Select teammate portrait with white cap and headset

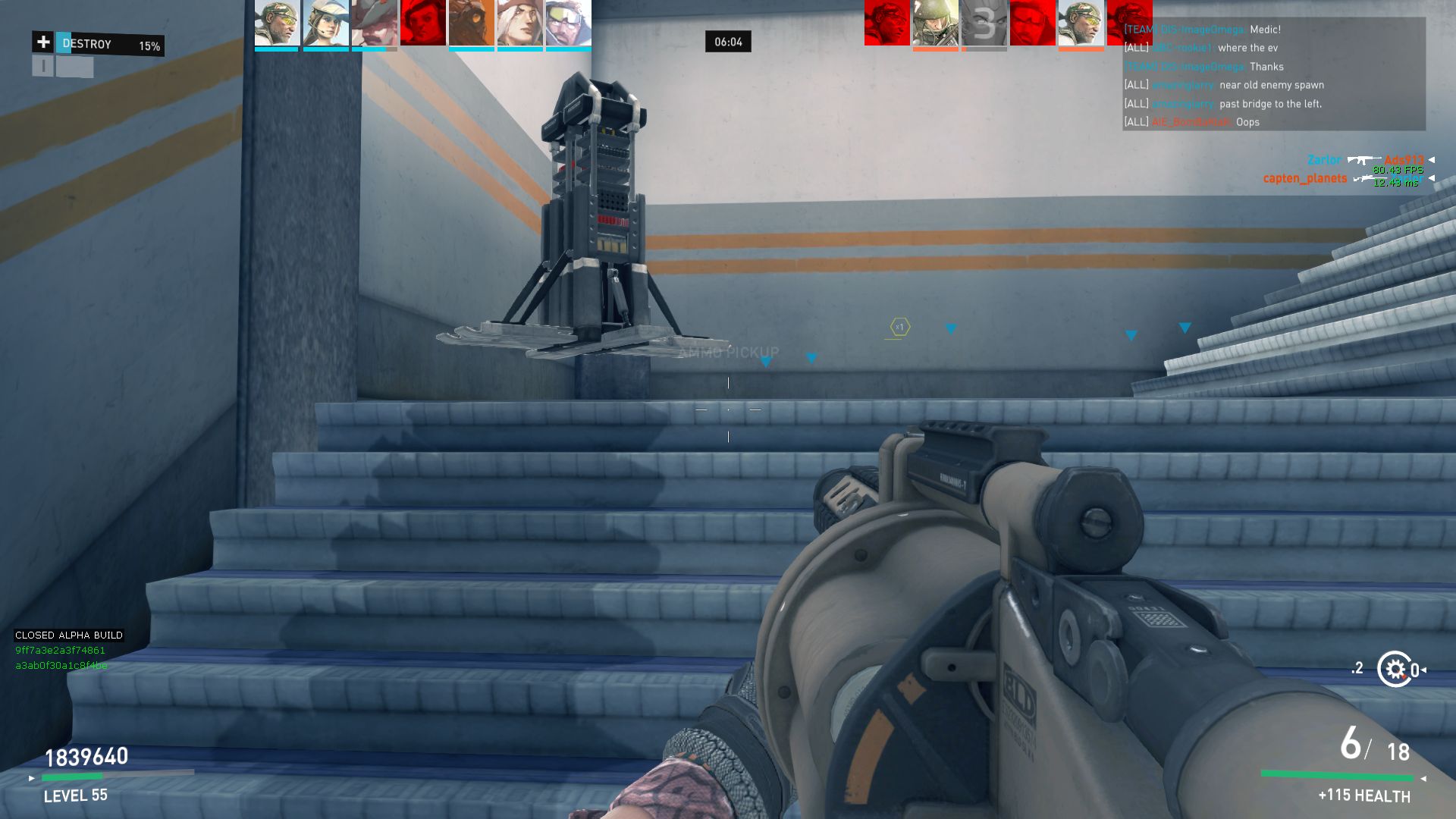click(325, 24)
